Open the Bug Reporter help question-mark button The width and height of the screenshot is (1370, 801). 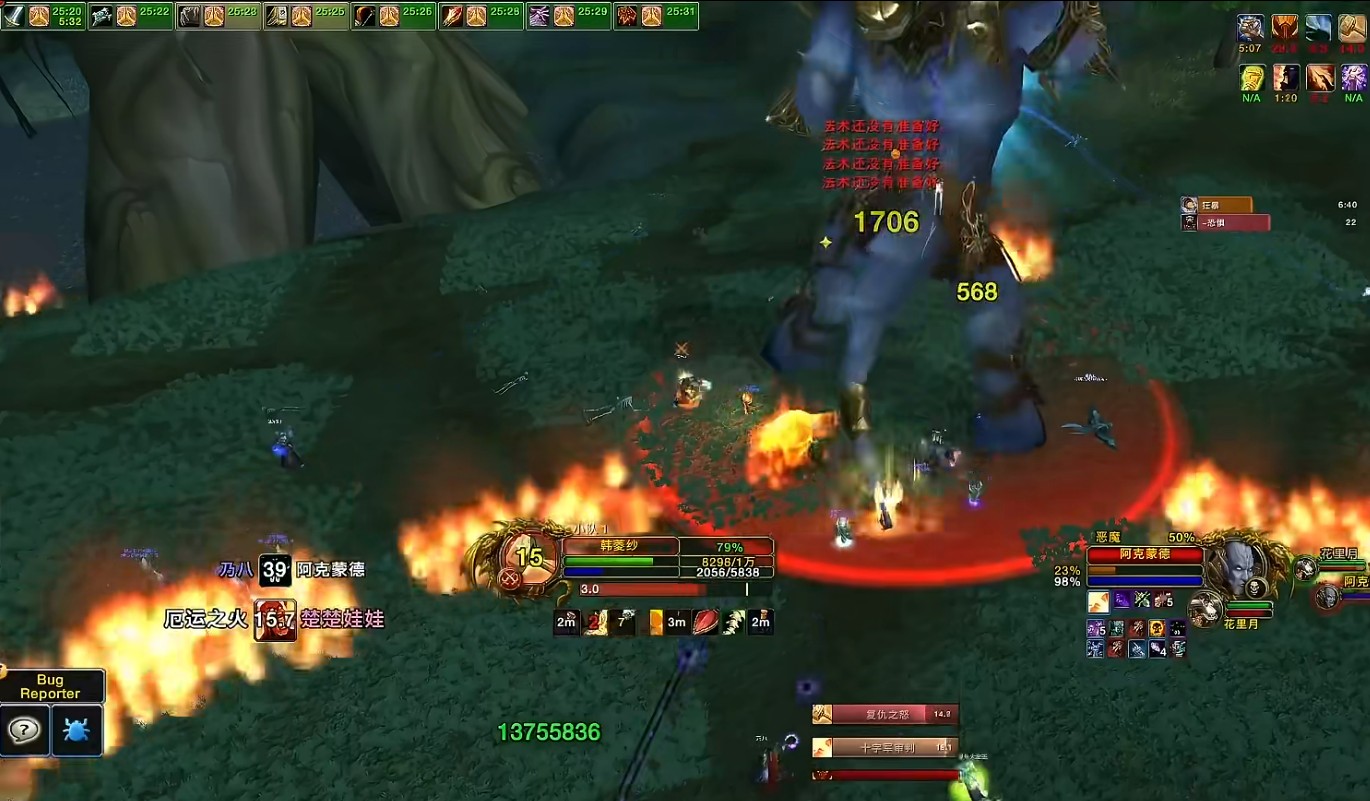pos(24,730)
